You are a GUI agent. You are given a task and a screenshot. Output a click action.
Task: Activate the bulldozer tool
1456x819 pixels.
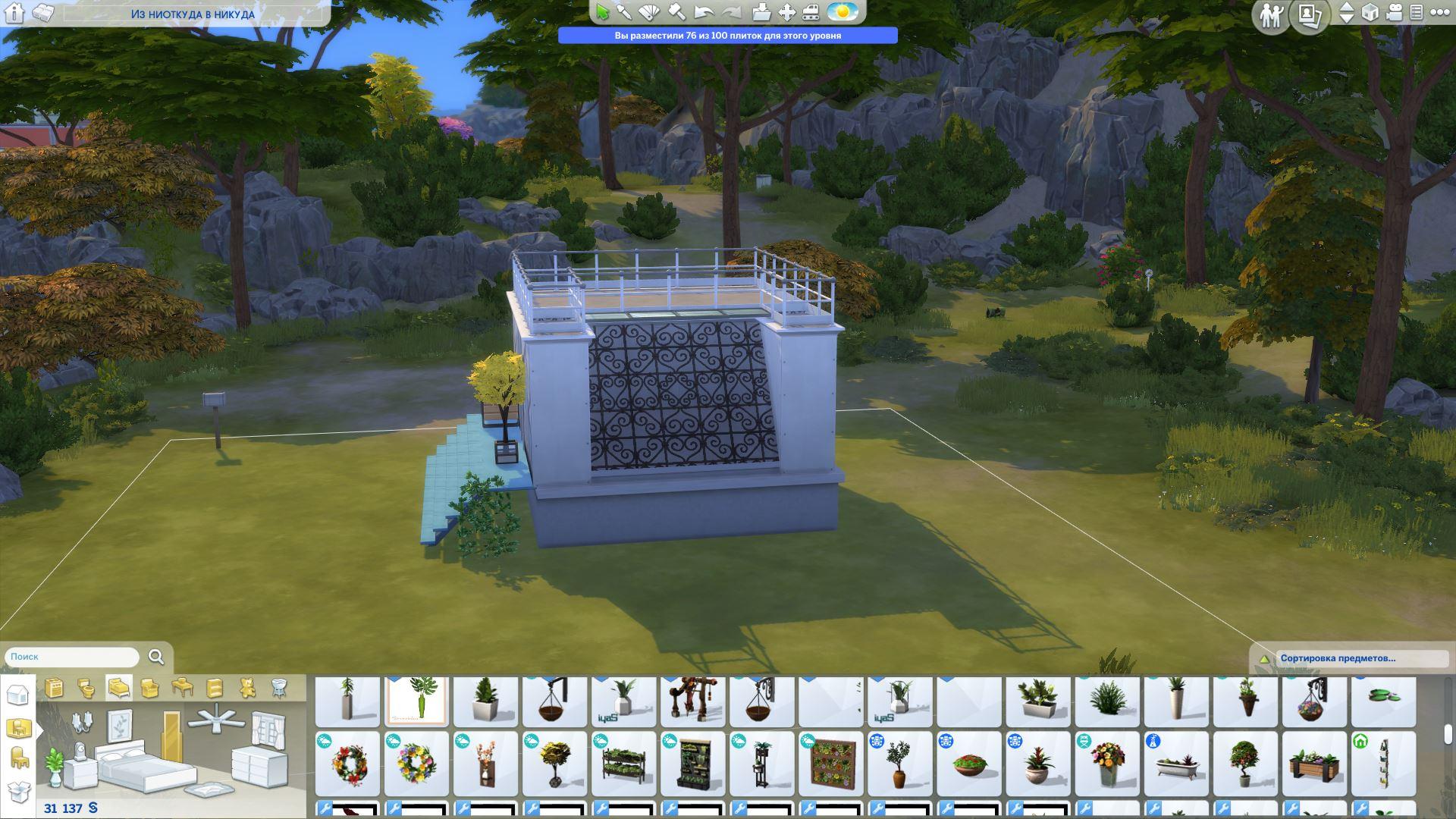[x=811, y=12]
